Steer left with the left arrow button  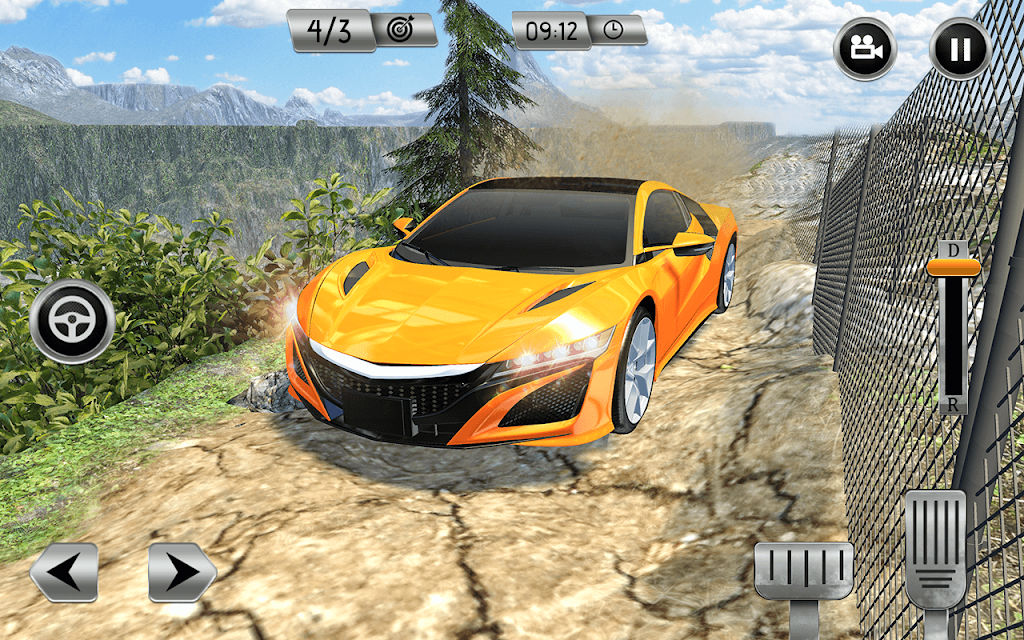[64, 572]
